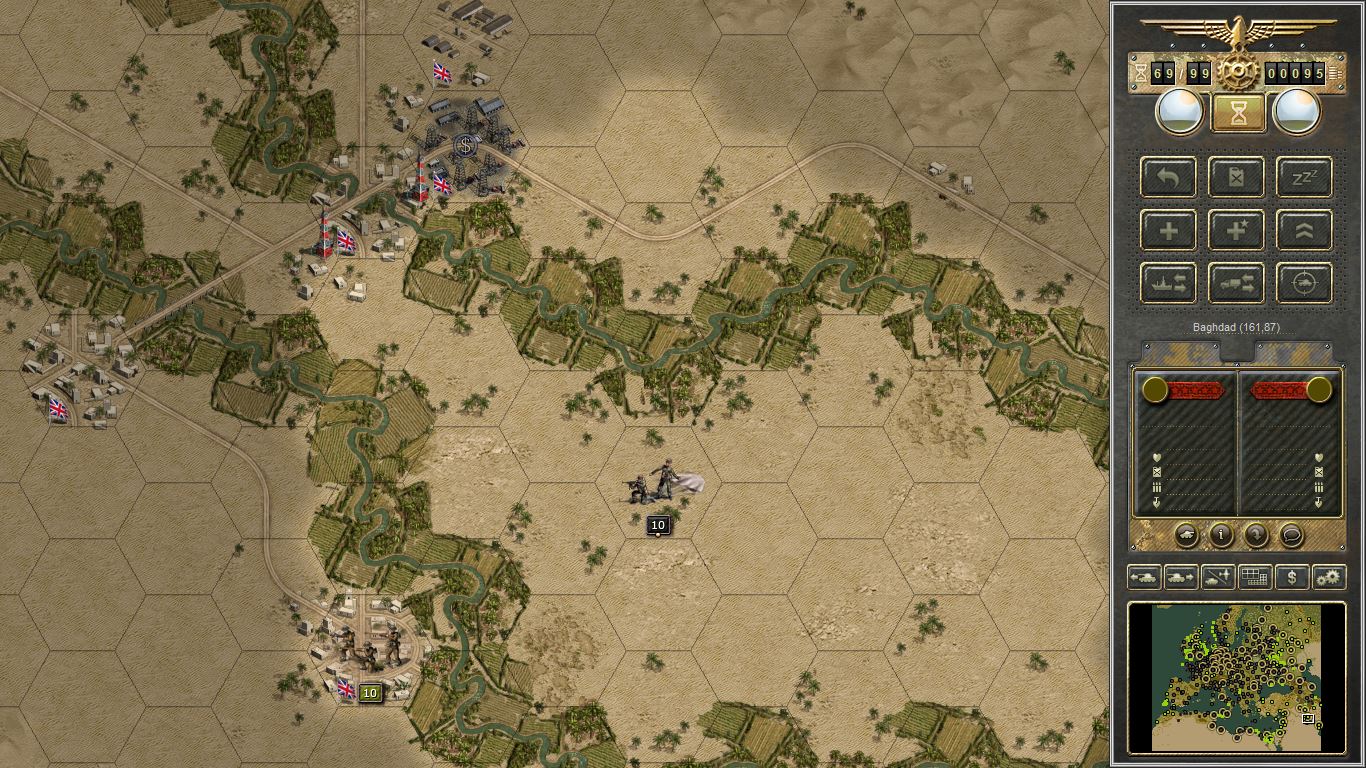Switch to the previous unit with the left tank arrow
Screen dimensions: 1366x768
click(x=1143, y=577)
